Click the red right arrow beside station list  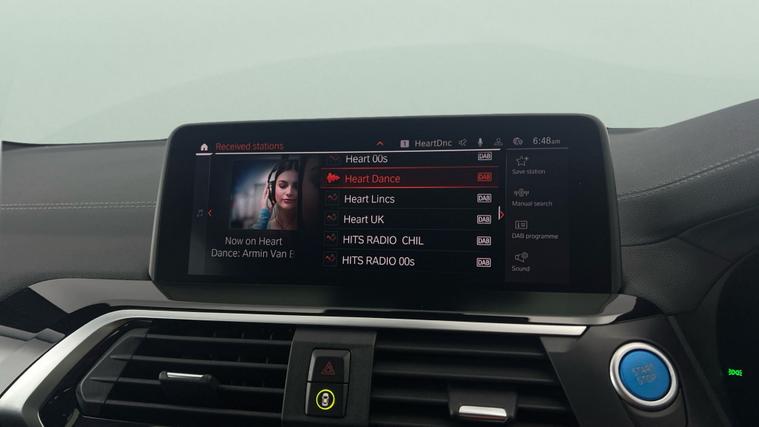tap(501, 213)
